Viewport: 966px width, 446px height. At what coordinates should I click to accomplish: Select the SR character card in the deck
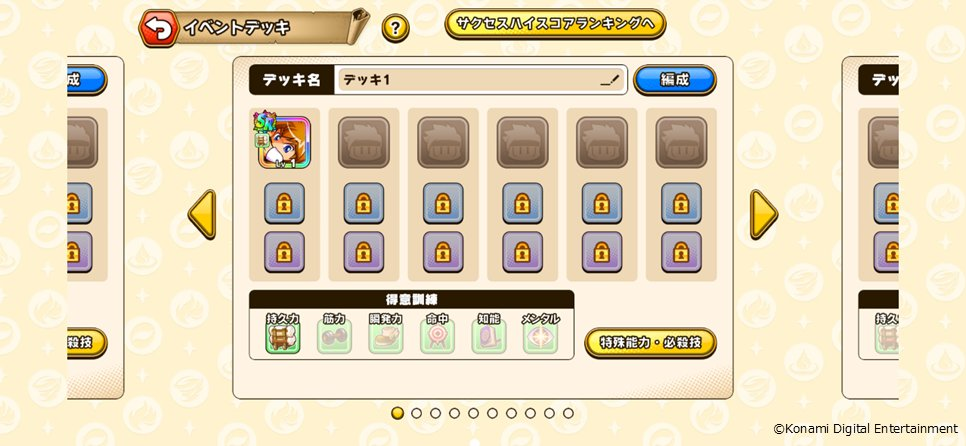click(285, 142)
